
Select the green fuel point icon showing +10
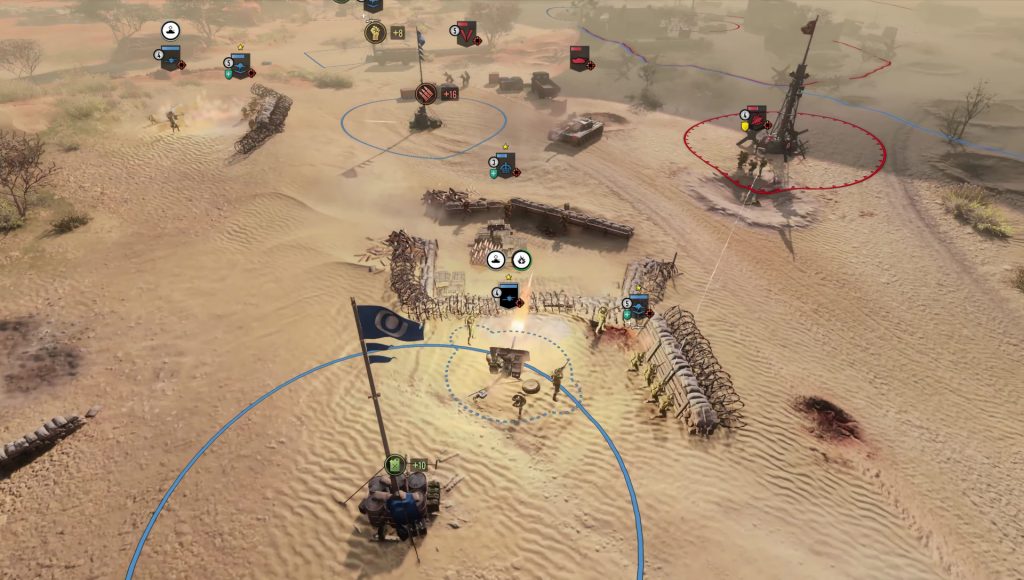click(396, 465)
